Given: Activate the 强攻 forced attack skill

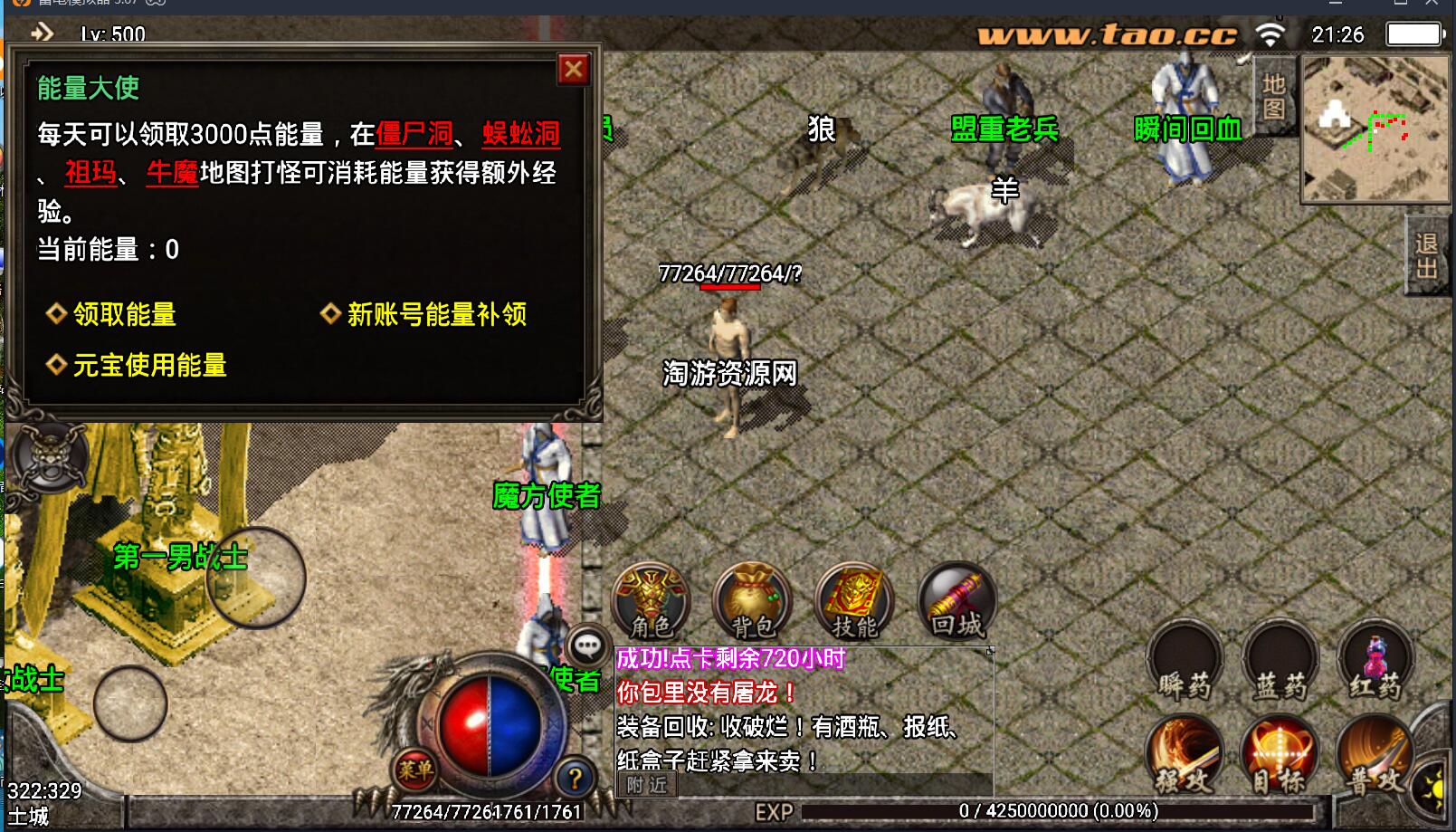Looking at the screenshot, I should [1185, 754].
